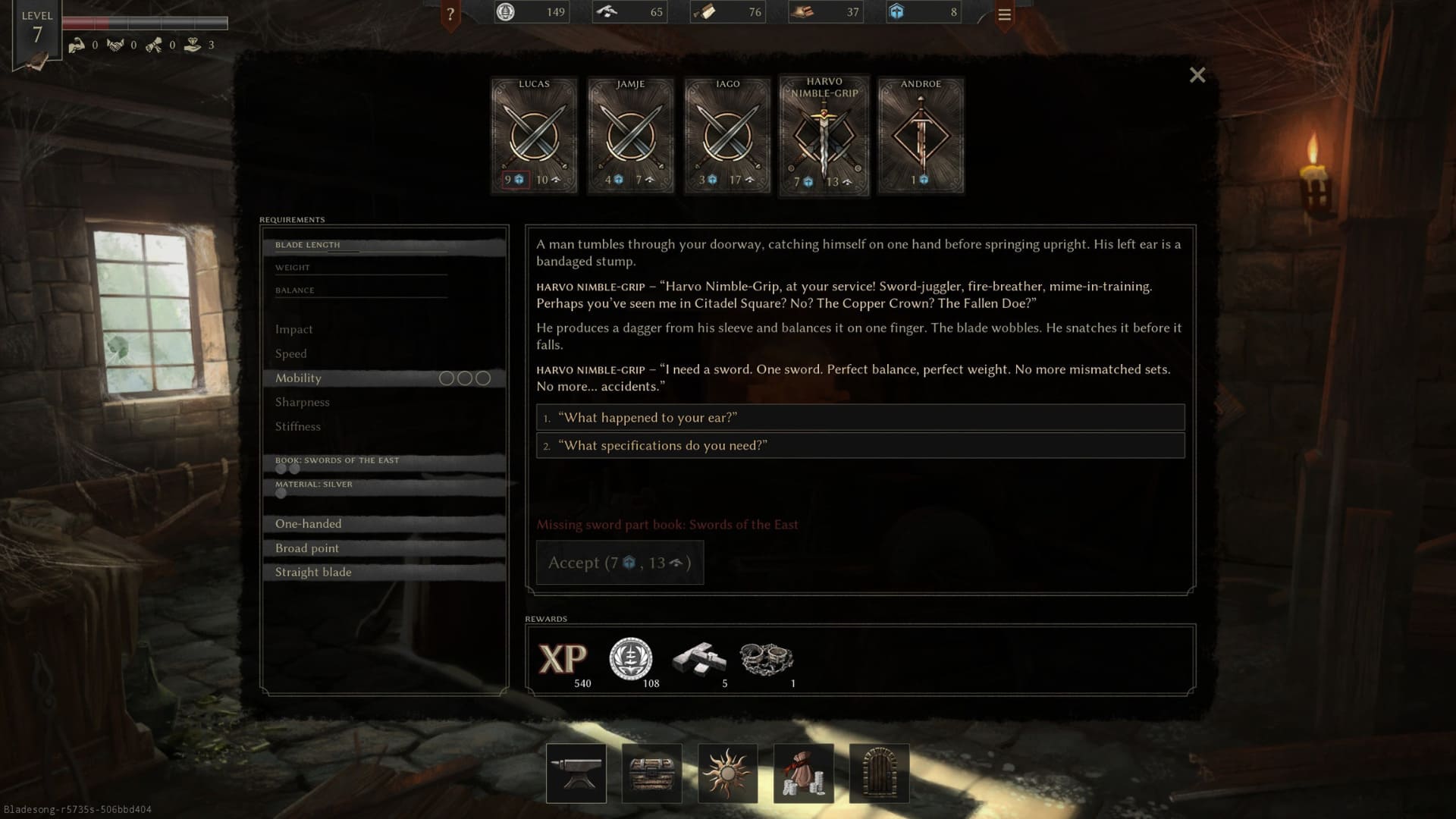Click the sun emblem button
Viewport: 1456px width, 819px height.
tap(728, 773)
